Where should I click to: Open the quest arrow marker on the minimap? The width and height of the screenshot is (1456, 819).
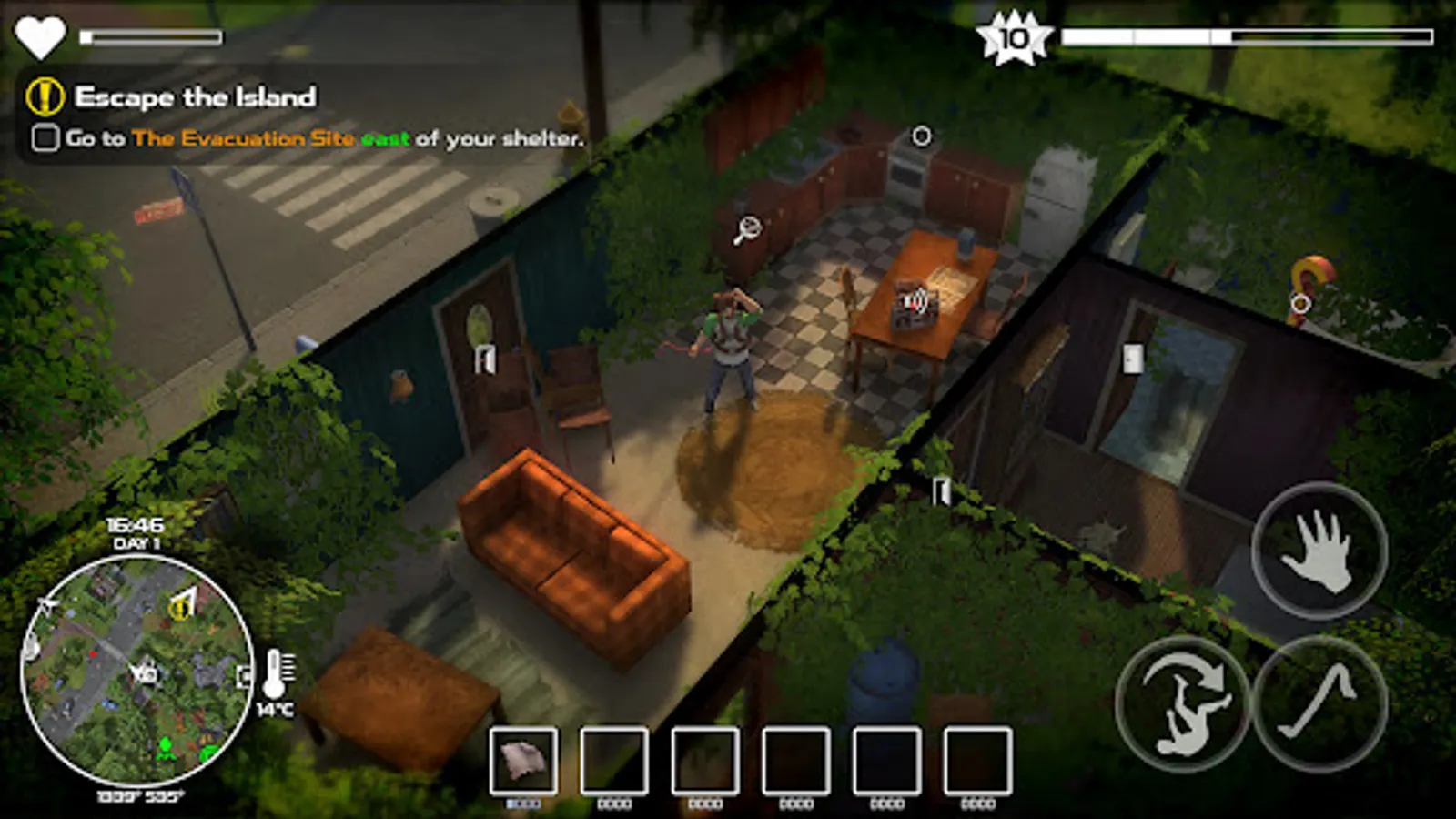point(185,601)
